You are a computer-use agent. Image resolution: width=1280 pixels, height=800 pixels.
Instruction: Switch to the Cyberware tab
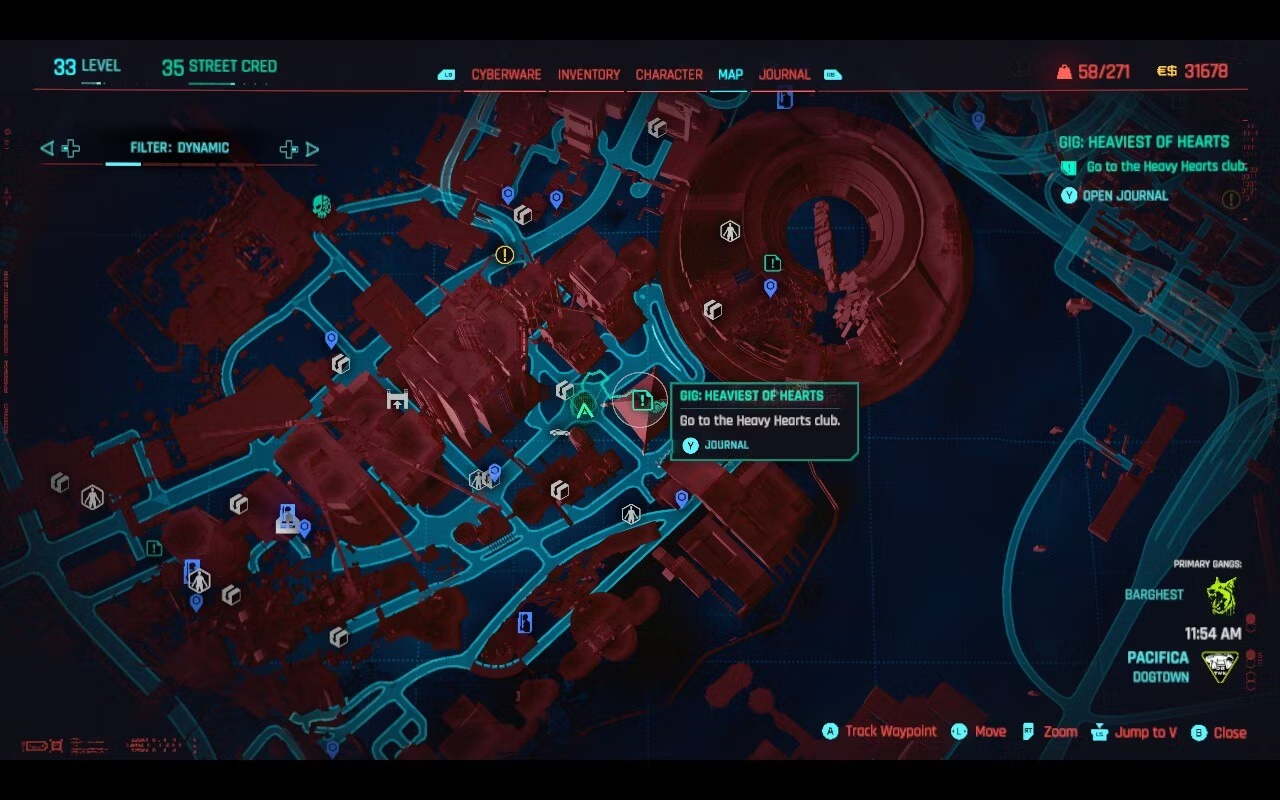point(506,75)
